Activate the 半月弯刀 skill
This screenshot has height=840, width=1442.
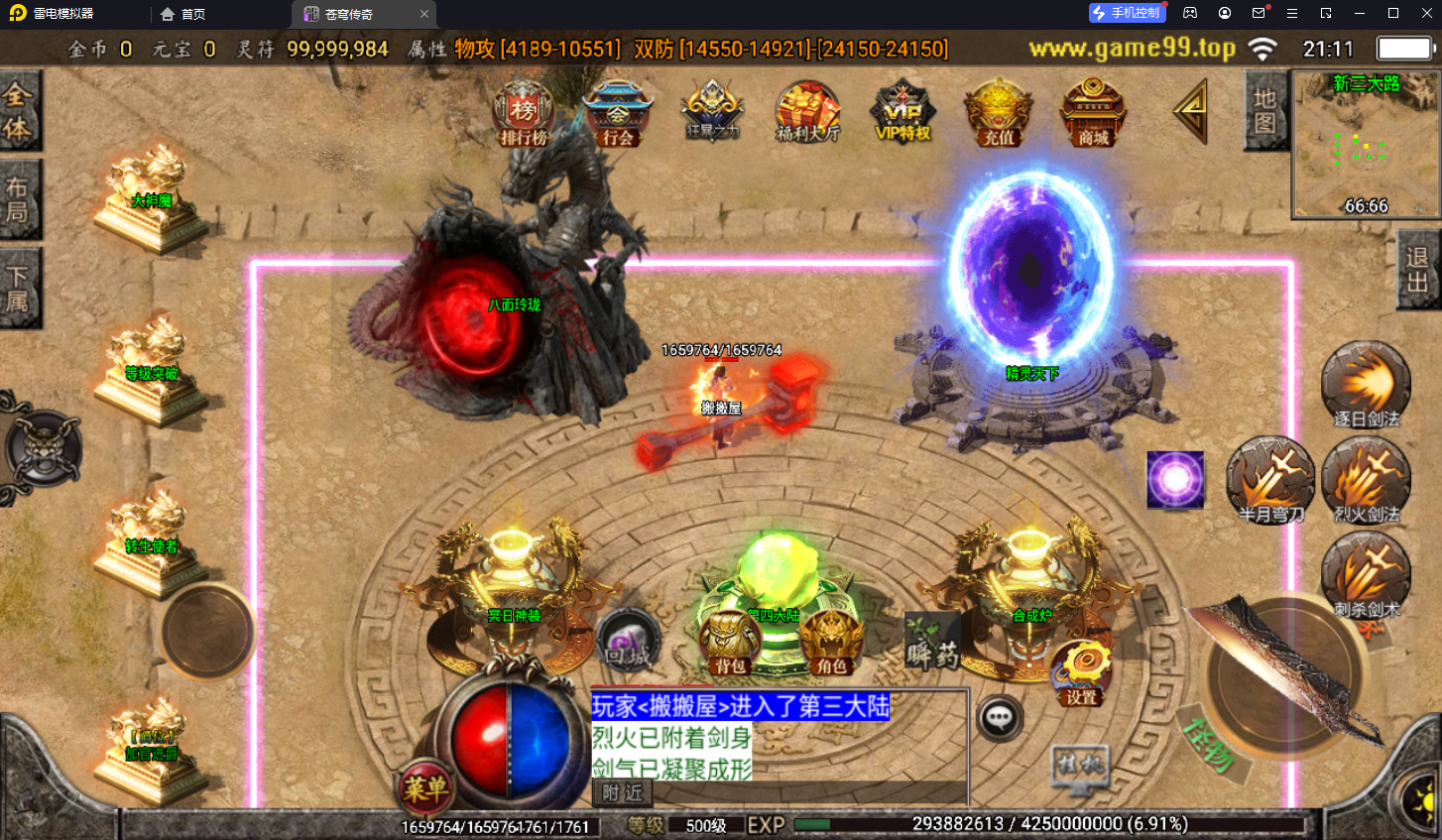(1270, 480)
